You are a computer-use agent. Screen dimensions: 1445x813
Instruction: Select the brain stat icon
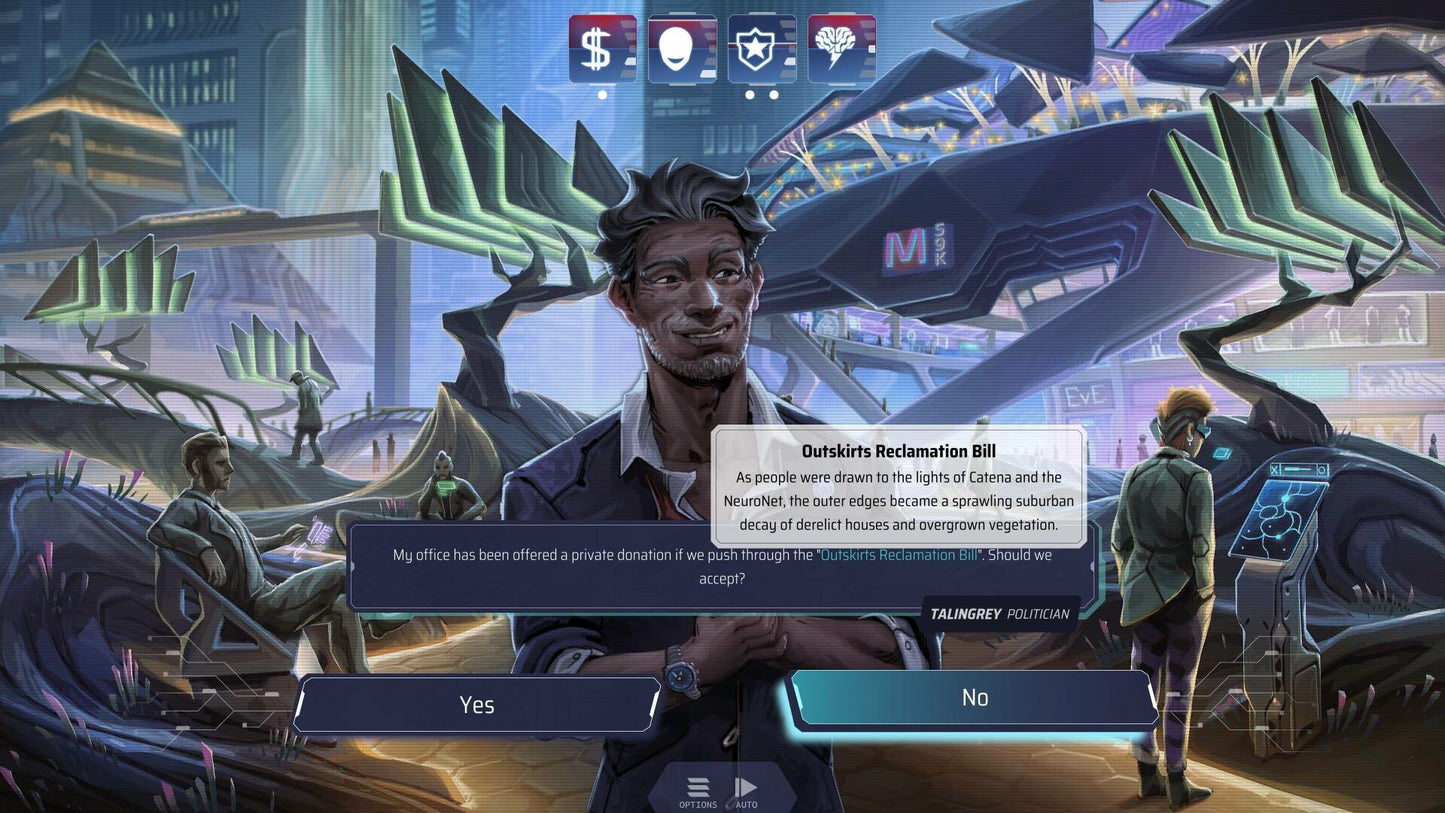point(841,48)
